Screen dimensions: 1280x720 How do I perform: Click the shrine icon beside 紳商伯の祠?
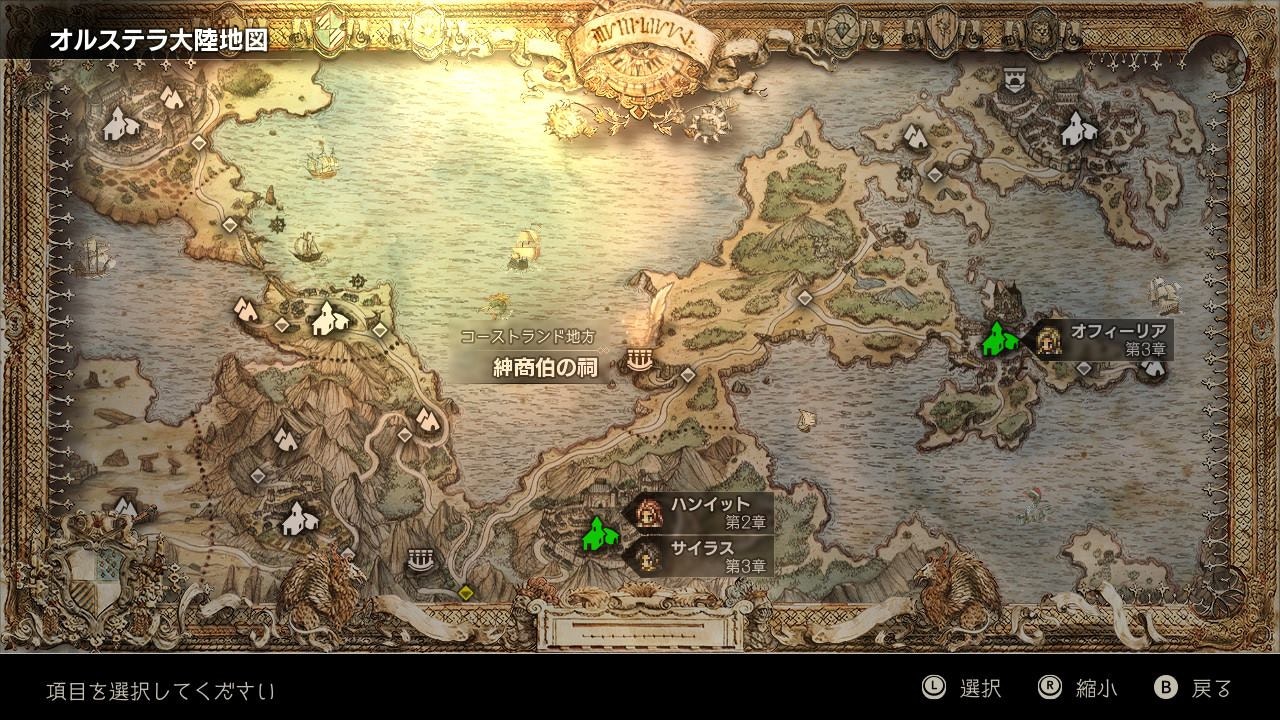pyautogui.click(x=640, y=358)
